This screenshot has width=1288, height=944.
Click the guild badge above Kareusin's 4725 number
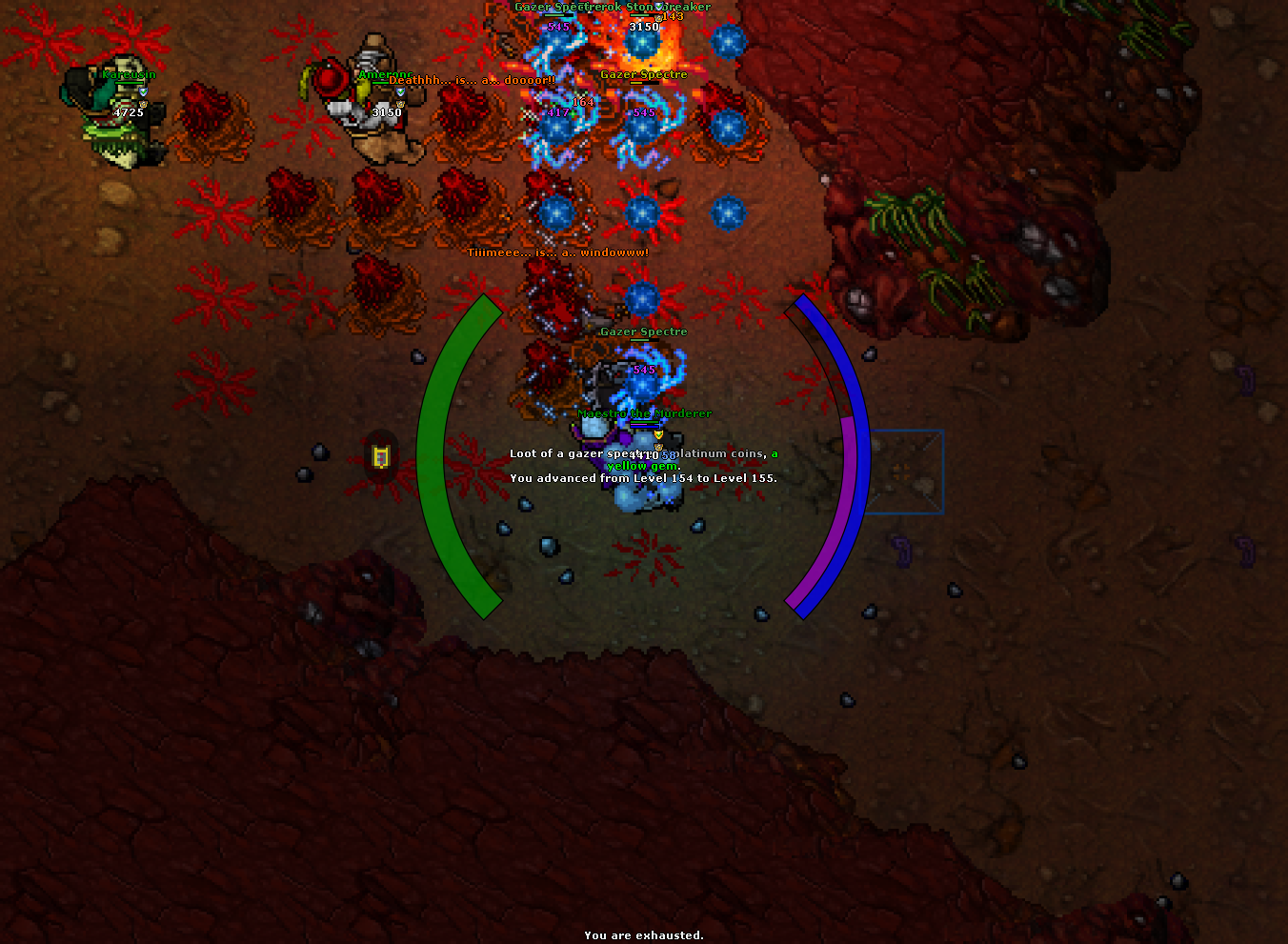143,104
